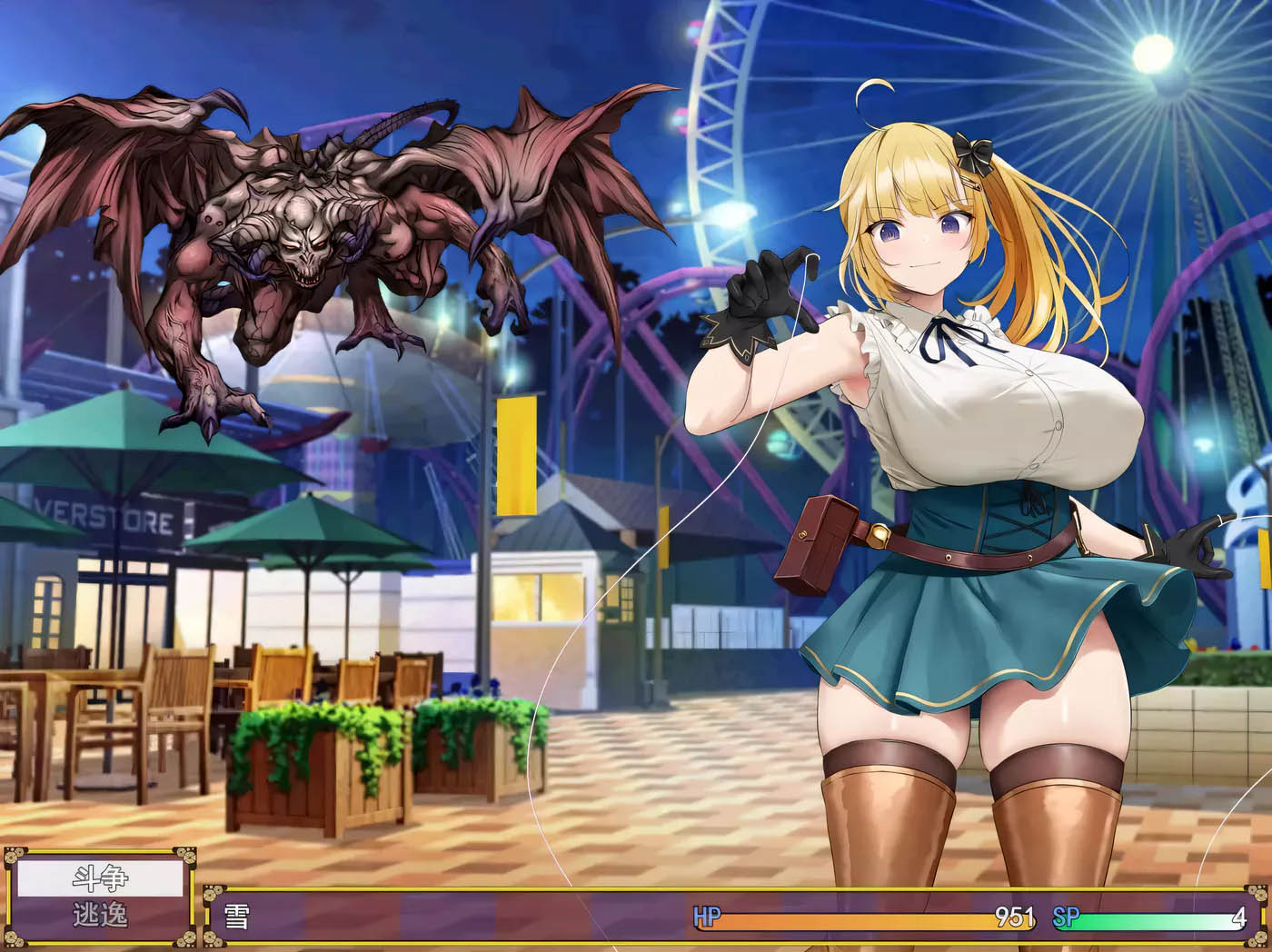This screenshot has width=1272, height=952.
Task: Click the white highlight box around 斗争
Action: (x=101, y=878)
